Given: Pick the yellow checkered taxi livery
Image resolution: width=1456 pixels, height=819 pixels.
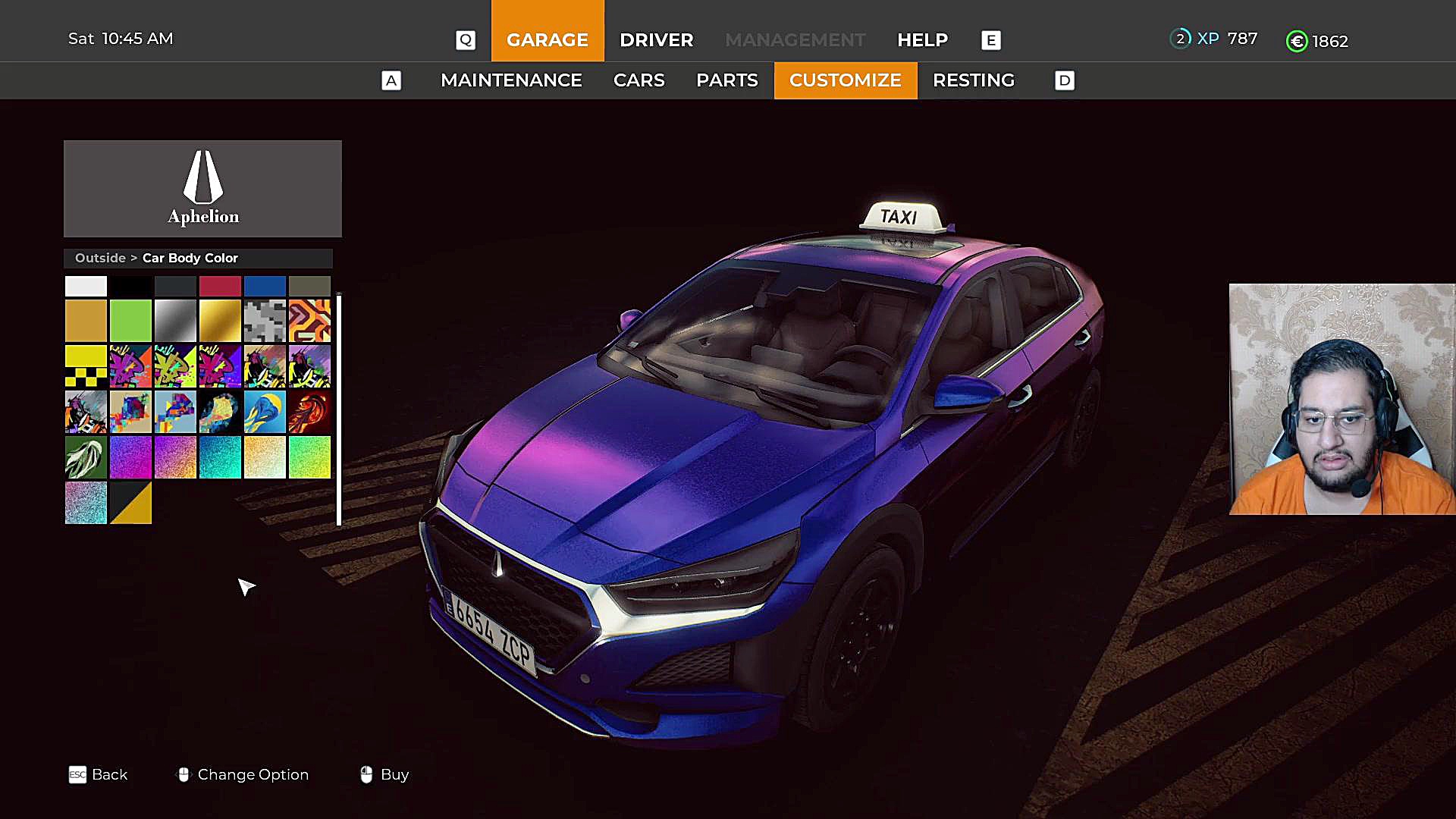Looking at the screenshot, I should (86, 366).
